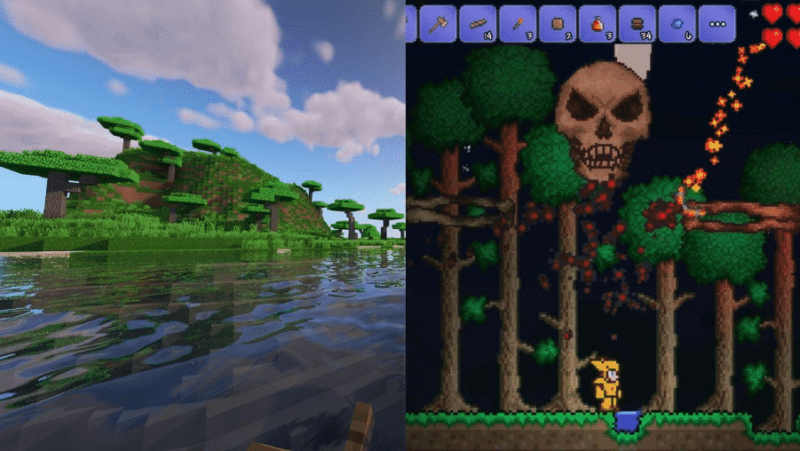Viewport: 800px width, 451px height.
Task: Select the dark wooden platform stack slot
Action: (x=637, y=23)
